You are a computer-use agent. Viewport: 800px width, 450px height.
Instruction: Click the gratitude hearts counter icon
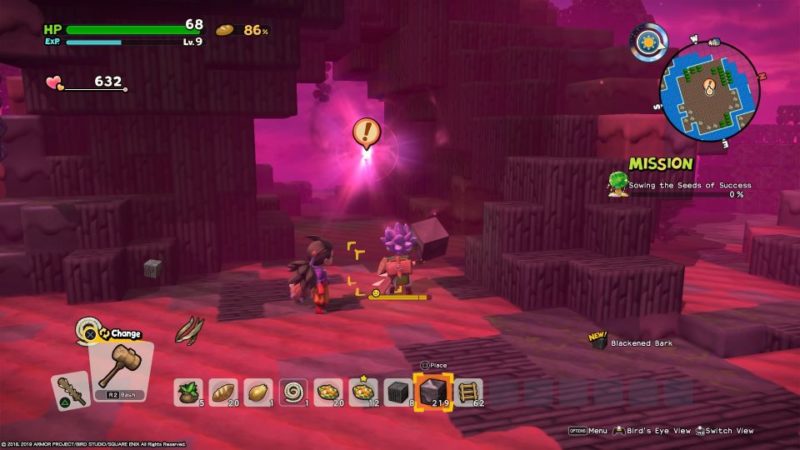coord(54,83)
